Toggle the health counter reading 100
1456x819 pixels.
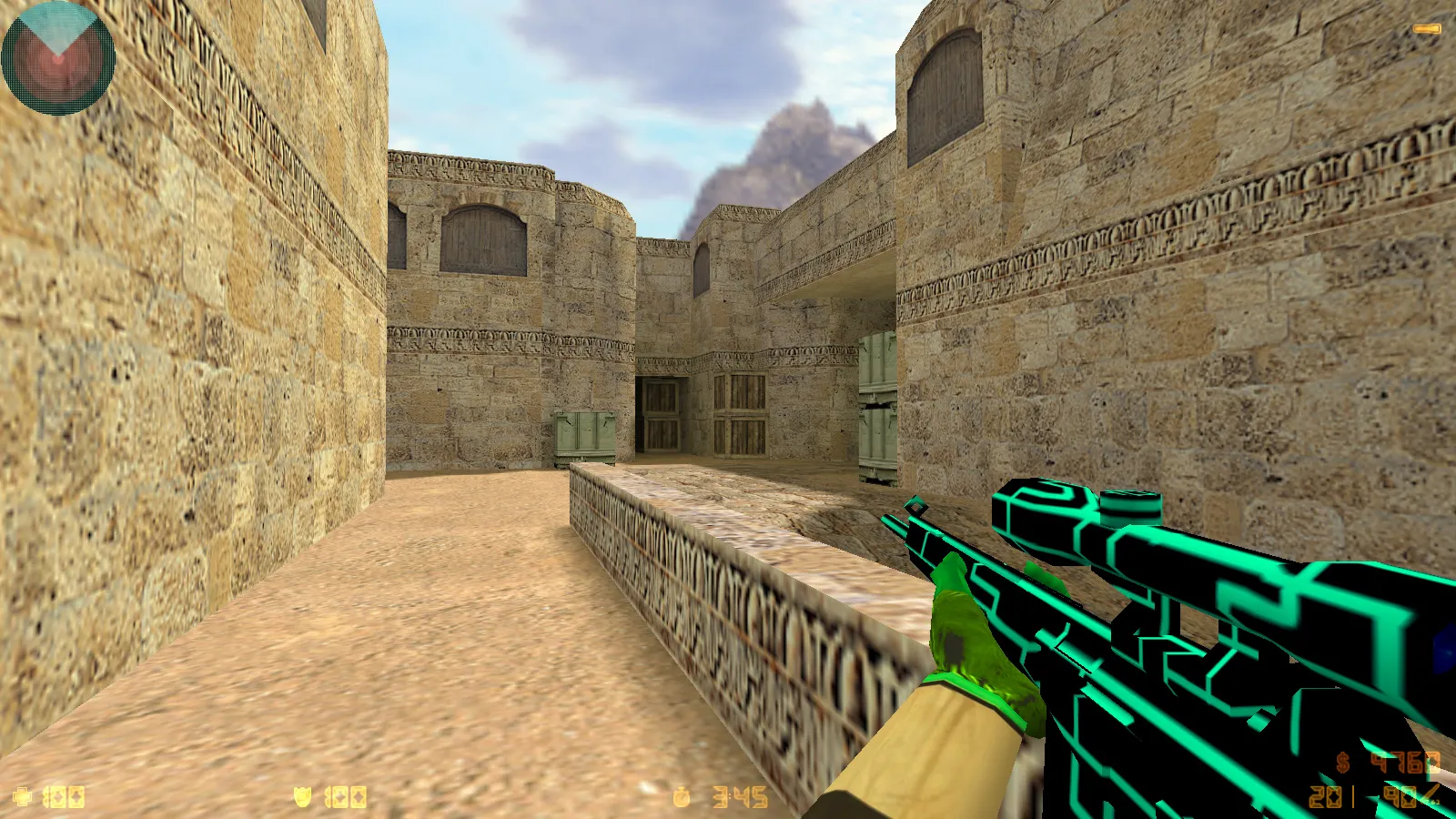pos(63,796)
